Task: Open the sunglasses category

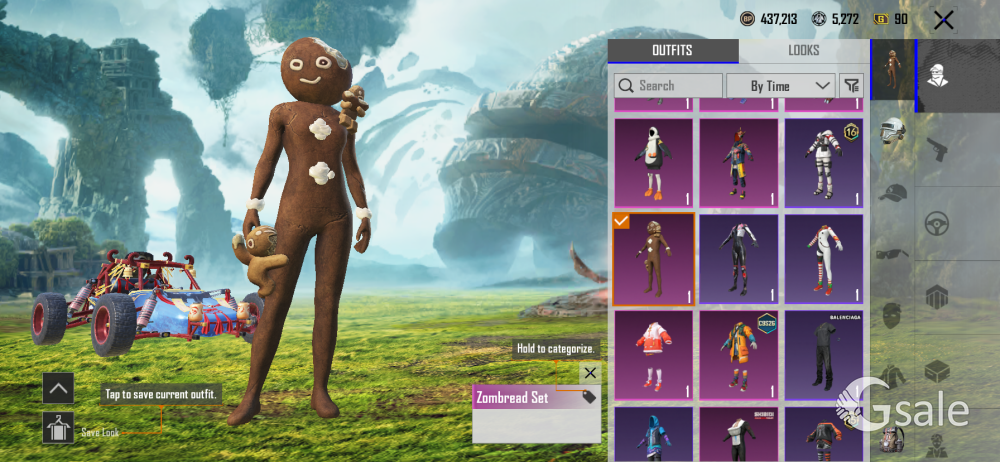Action: [892, 253]
